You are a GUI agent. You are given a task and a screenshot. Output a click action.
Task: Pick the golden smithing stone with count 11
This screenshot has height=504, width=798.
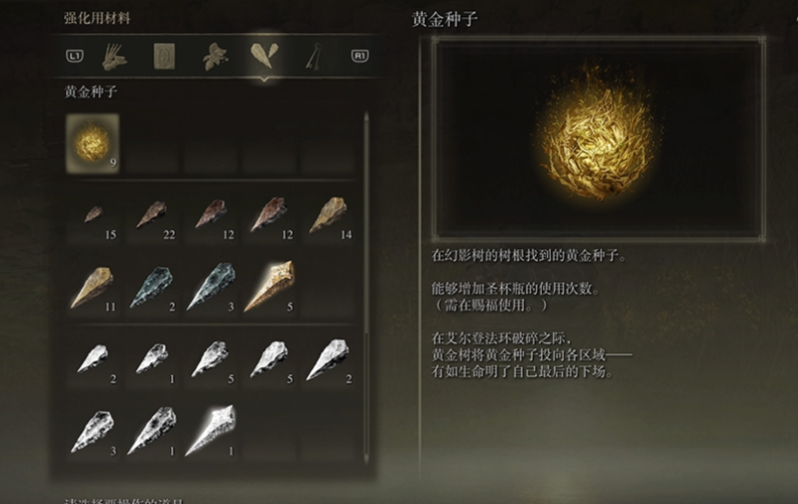pyautogui.click(x=92, y=288)
